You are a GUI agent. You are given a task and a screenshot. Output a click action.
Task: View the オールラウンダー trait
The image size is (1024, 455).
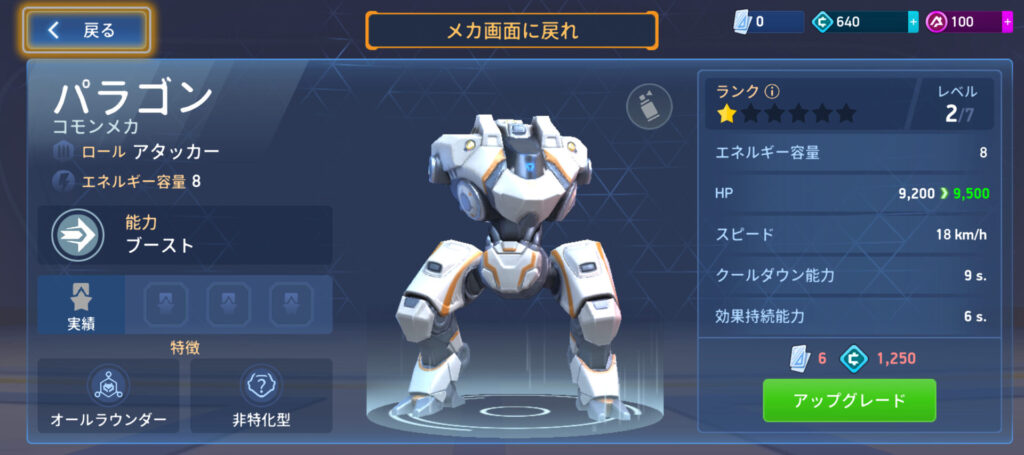[x=108, y=396]
